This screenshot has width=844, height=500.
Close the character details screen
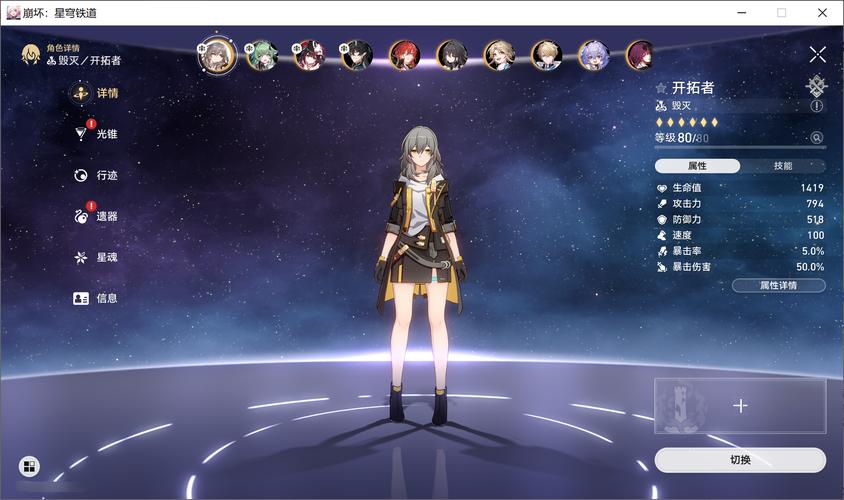817,55
